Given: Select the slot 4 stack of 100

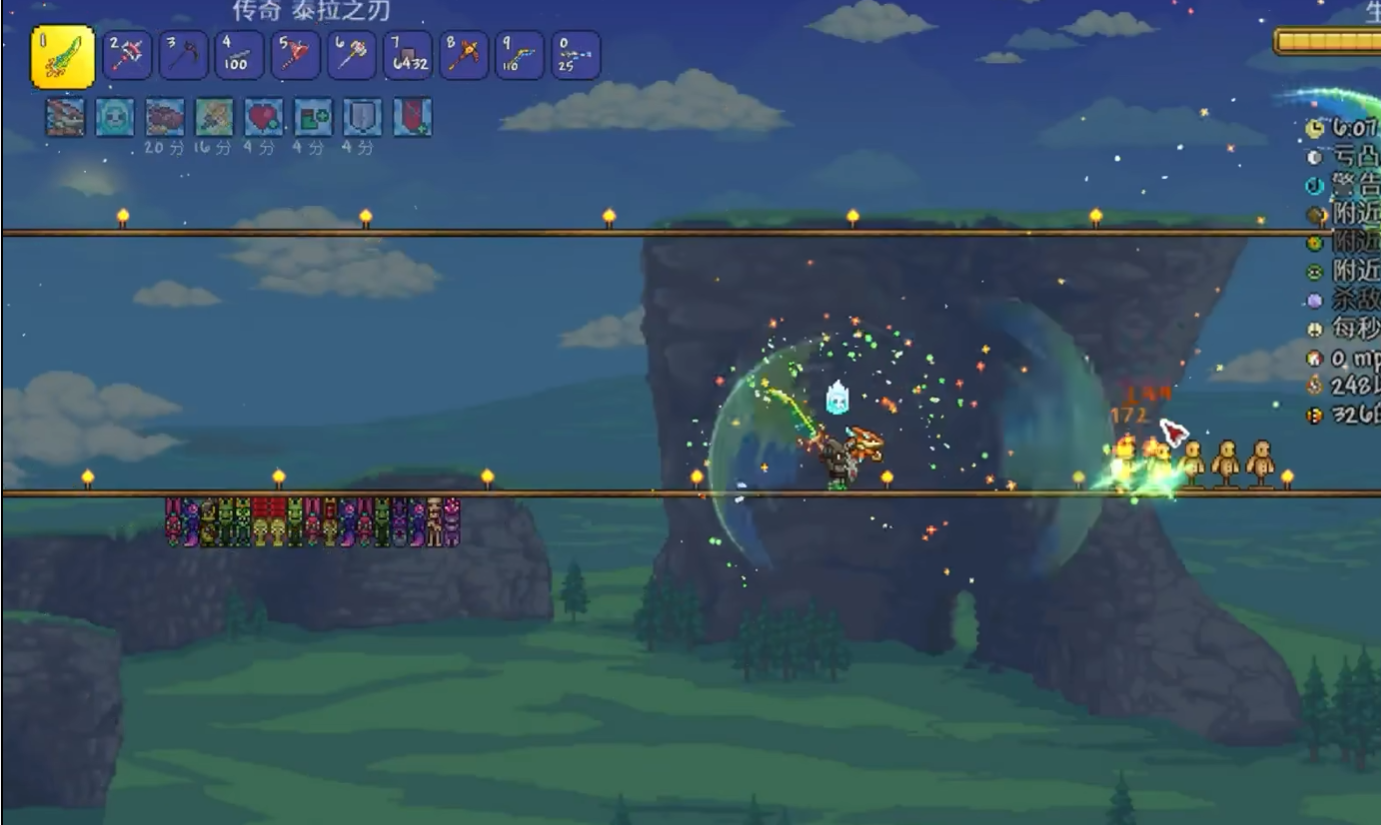Looking at the screenshot, I should coord(239,56).
